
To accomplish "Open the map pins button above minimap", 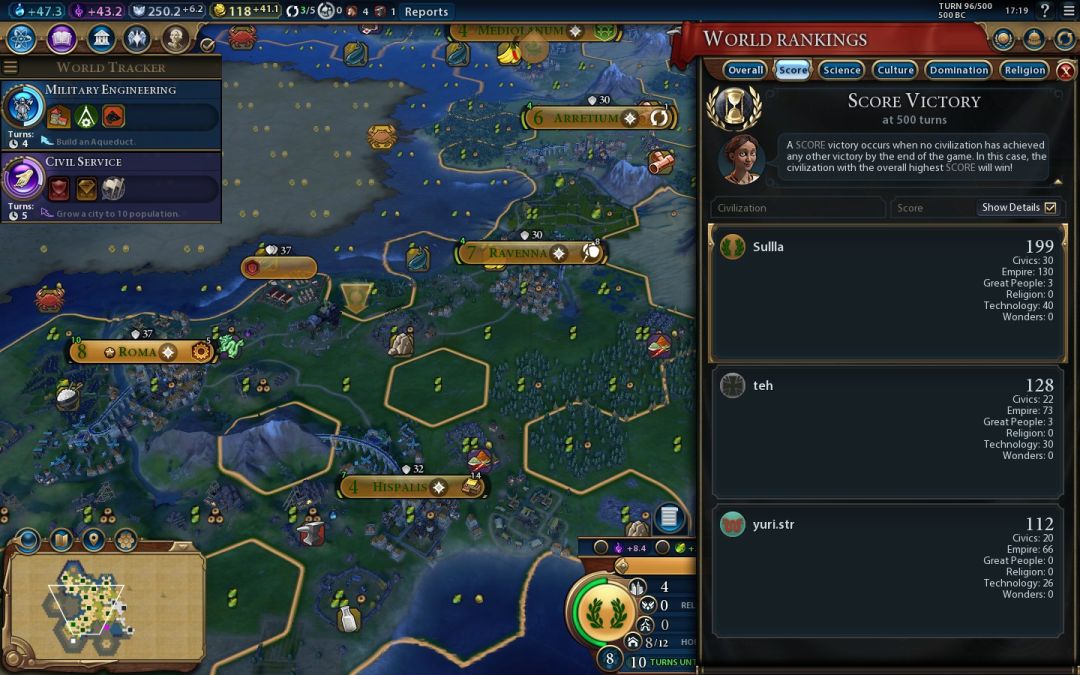I will [93, 541].
